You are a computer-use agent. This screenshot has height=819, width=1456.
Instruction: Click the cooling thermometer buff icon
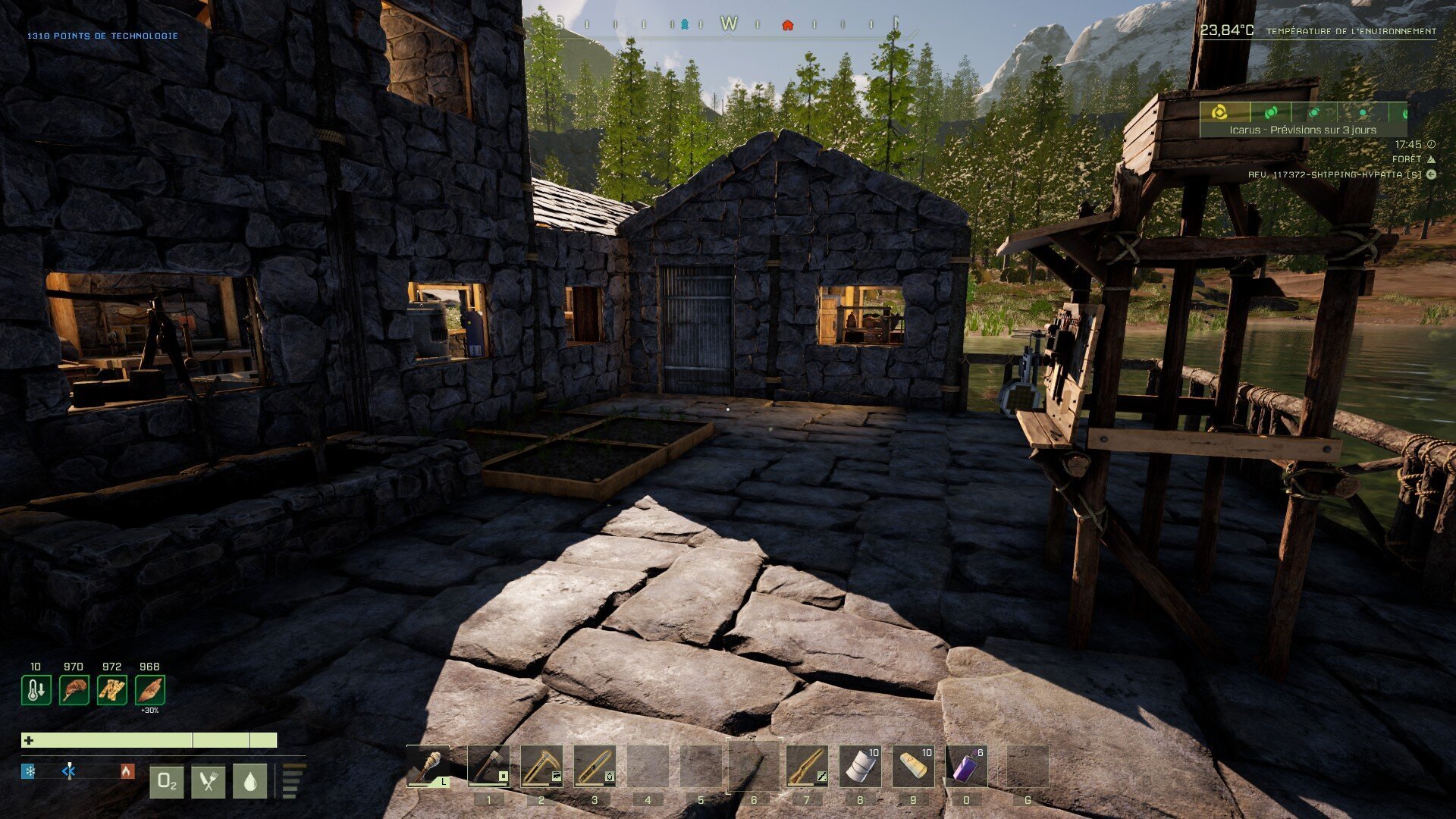[36, 690]
